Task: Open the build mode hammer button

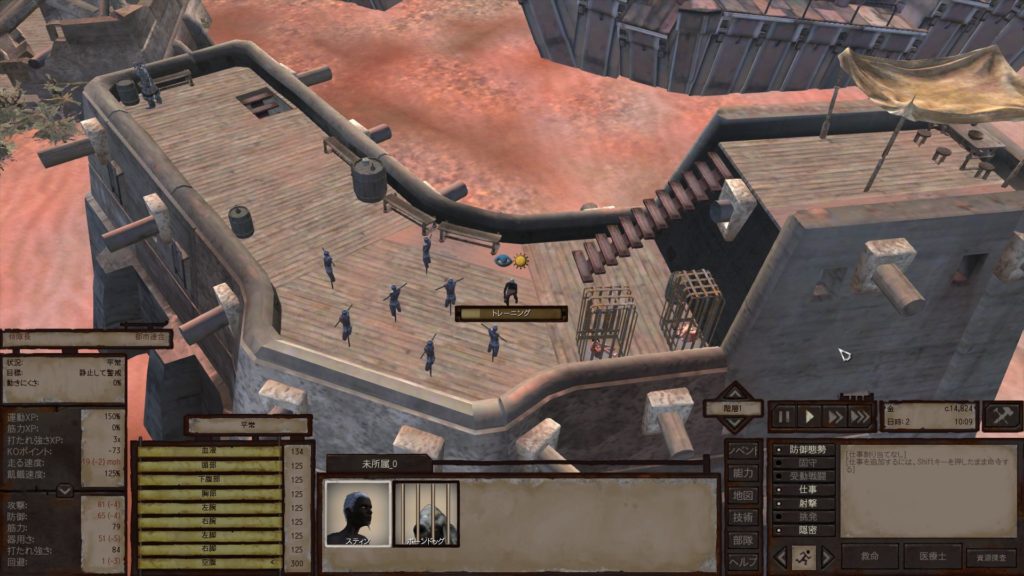Action: [x=1002, y=416]
